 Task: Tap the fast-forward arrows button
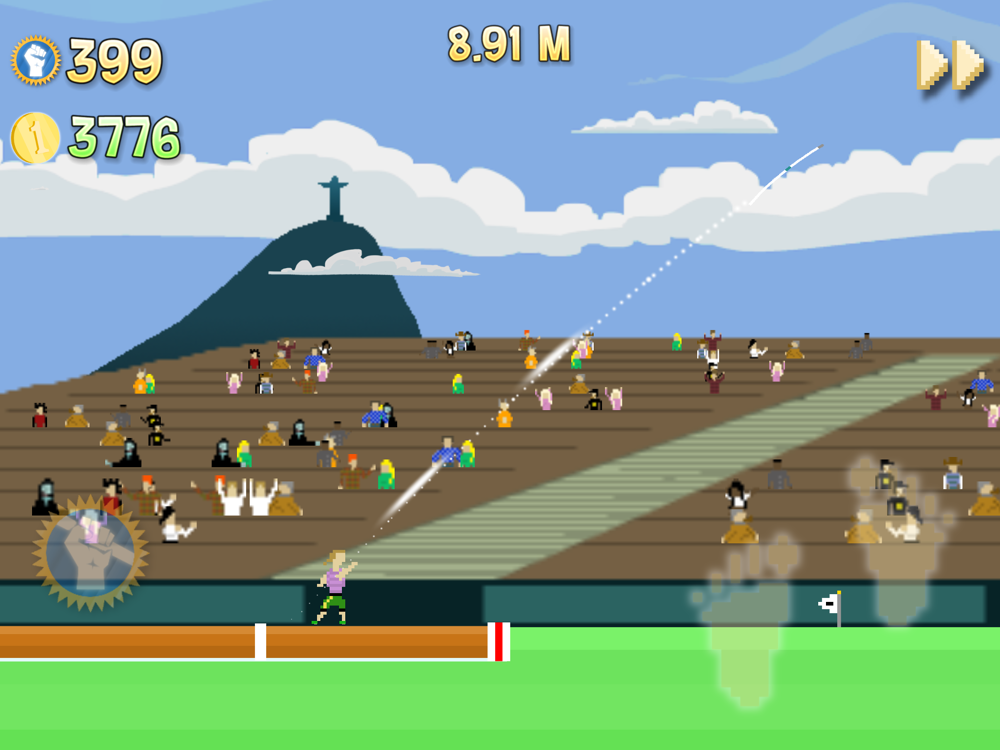click(951, 67)
